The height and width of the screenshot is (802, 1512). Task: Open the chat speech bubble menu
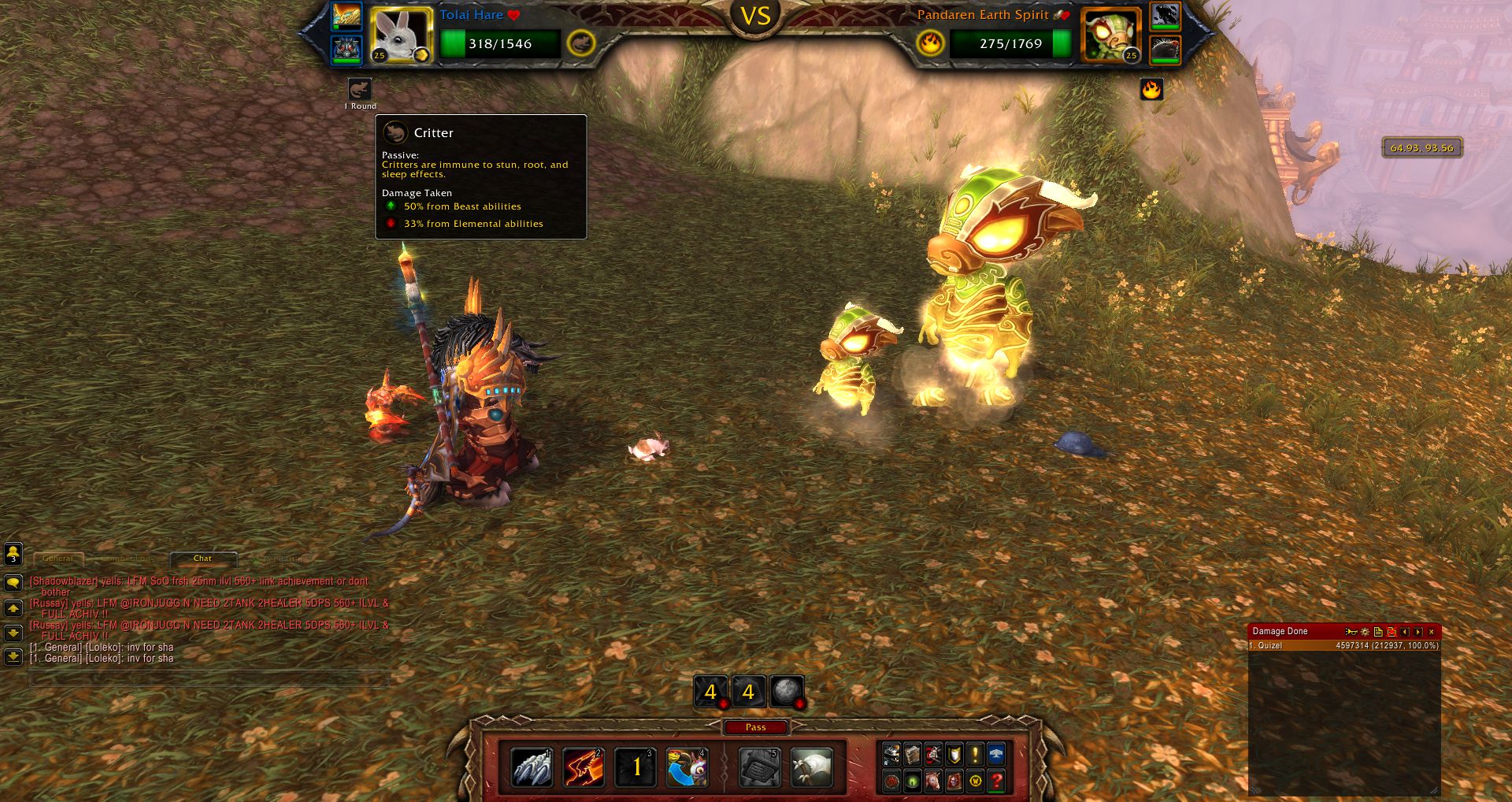tap(13, 583)
